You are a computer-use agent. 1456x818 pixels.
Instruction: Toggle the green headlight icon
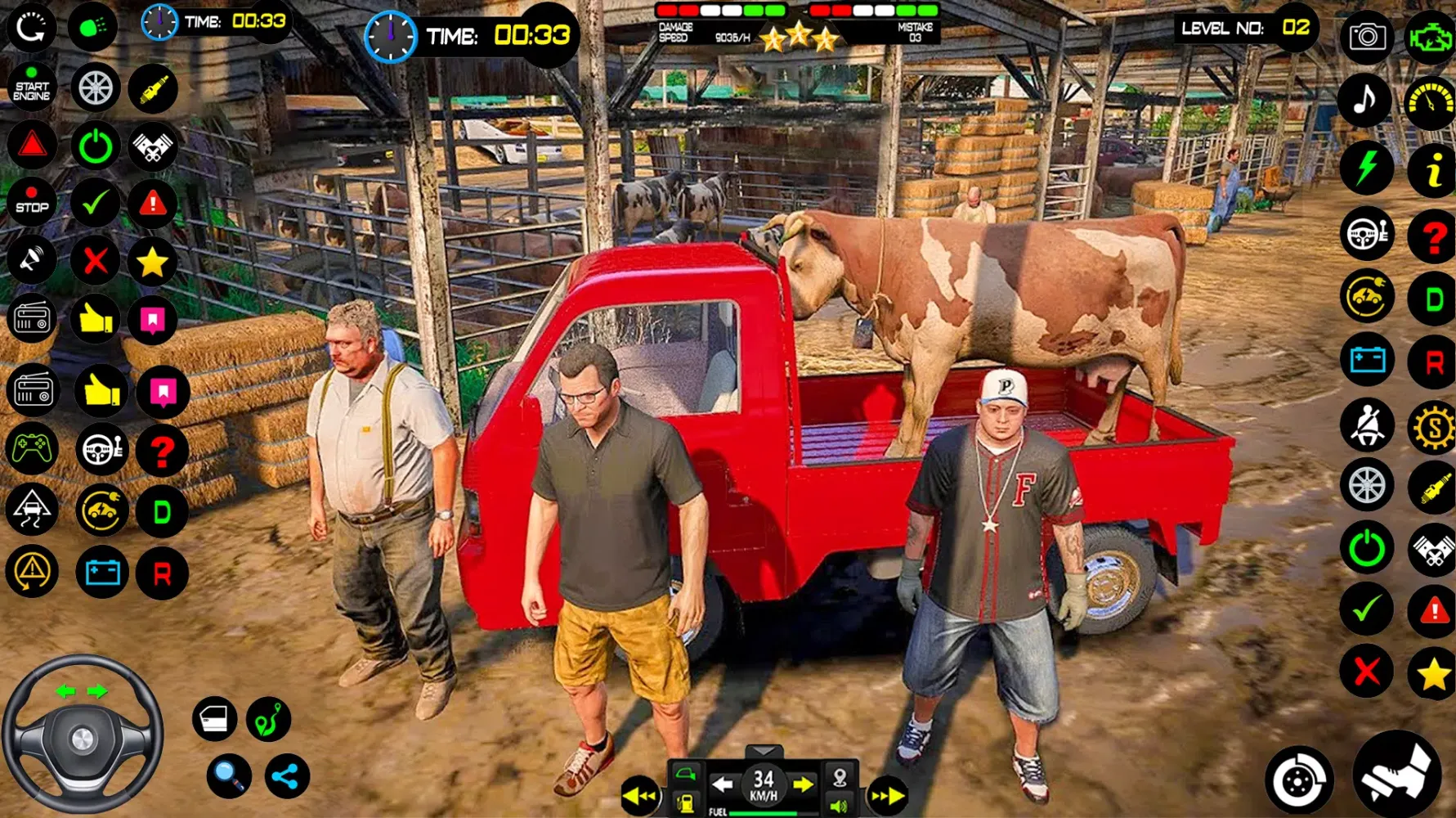(x=92, y=27)
